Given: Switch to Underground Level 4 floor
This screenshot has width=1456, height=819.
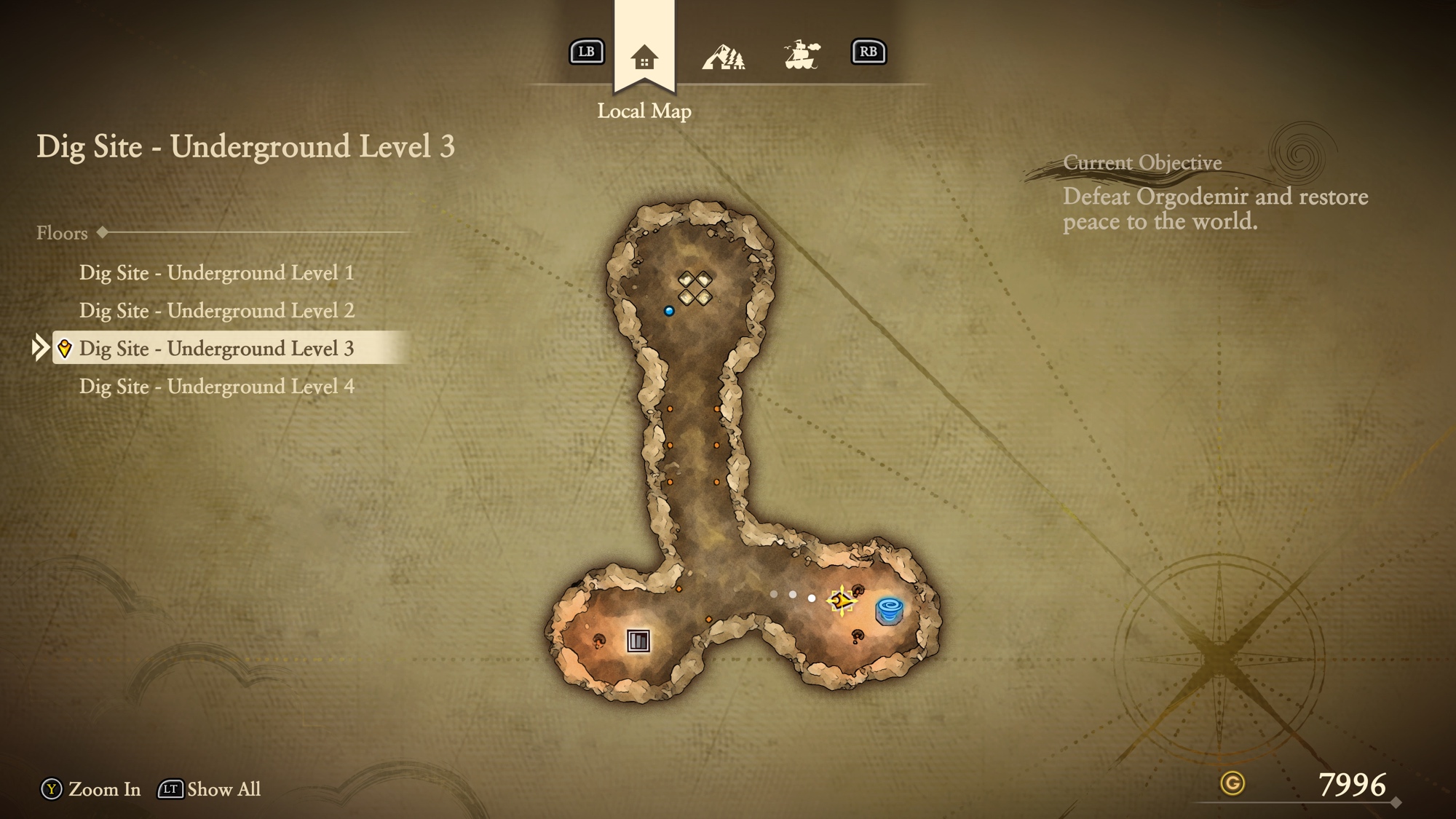Looking at the screenshot, I should 216,387.
